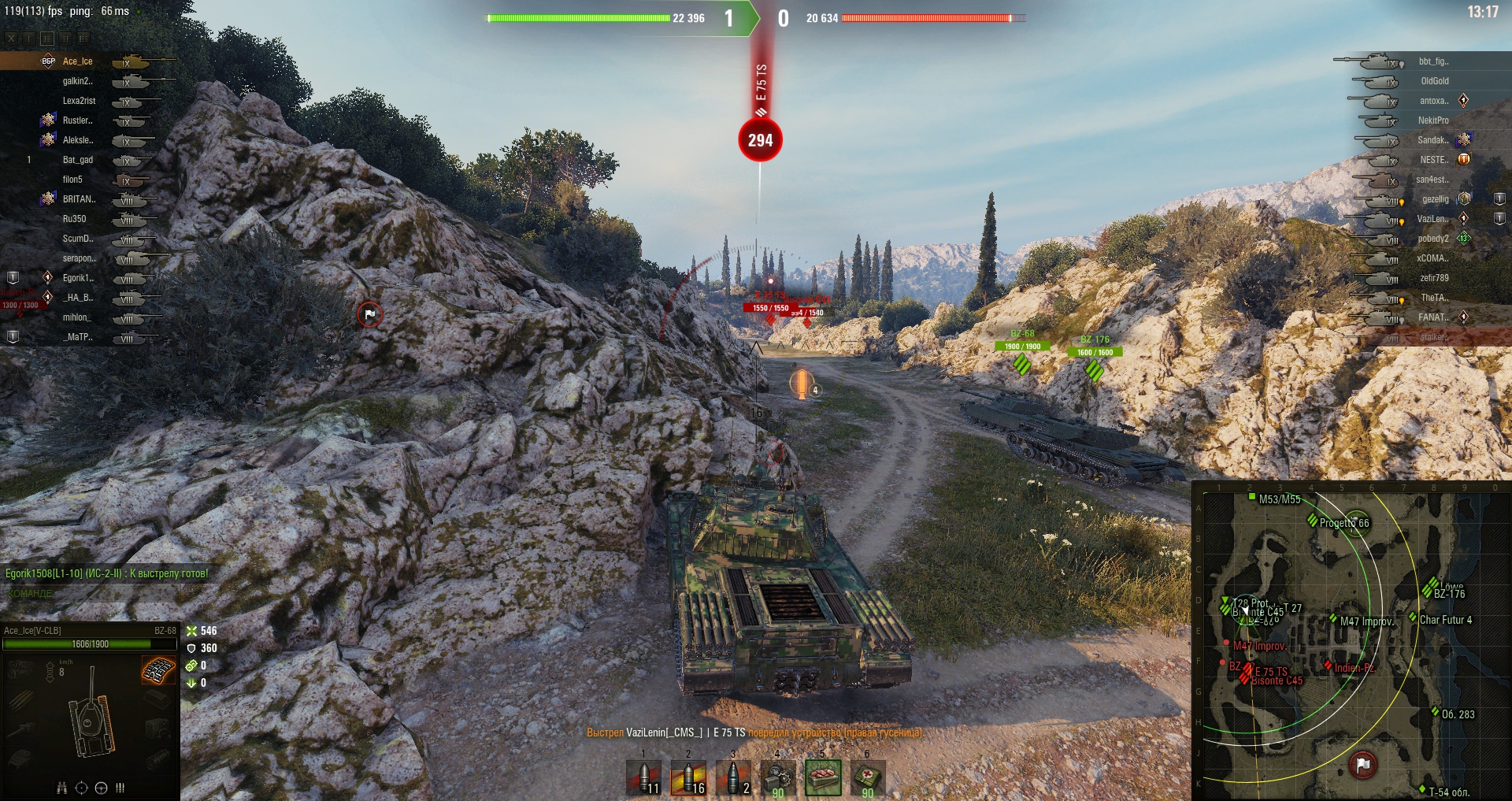Select the standard AP shell with 11 rounds

(x=643, y=777)
